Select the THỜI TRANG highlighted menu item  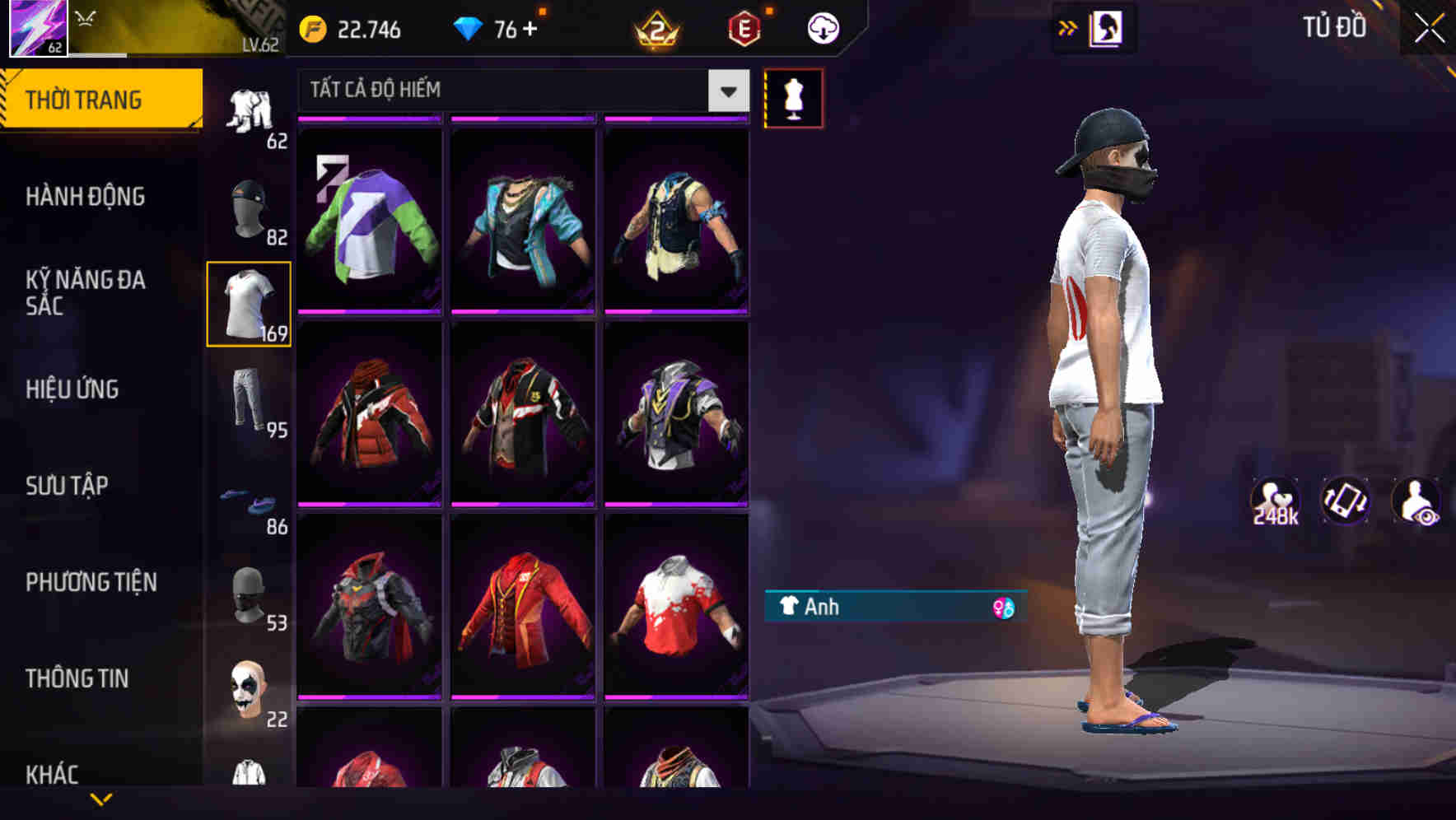point(85,99)
